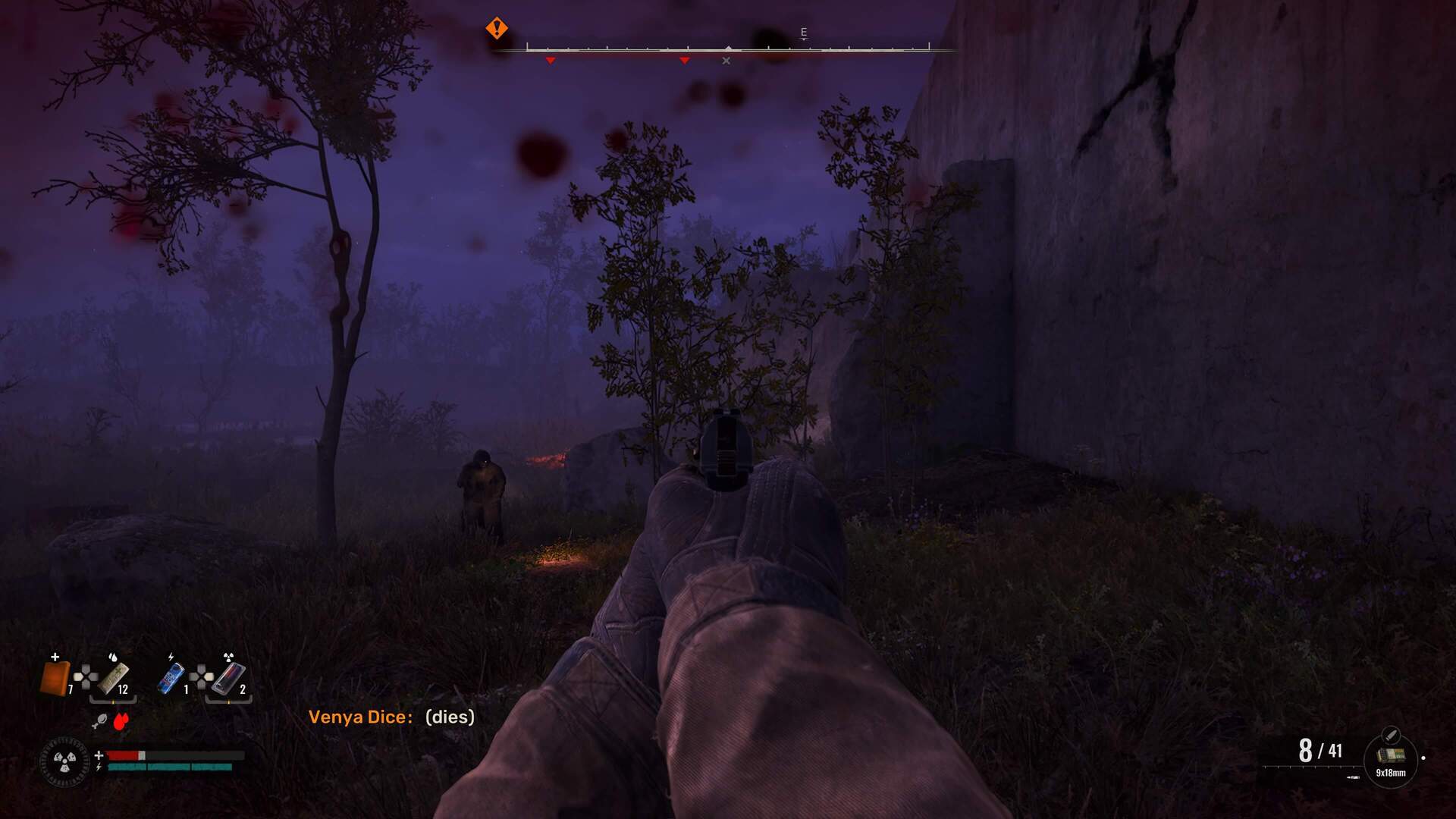Toggle the left d-pad quickslot selector
The height and width of the screenshot is (819, 1456).
coord(85,676)
